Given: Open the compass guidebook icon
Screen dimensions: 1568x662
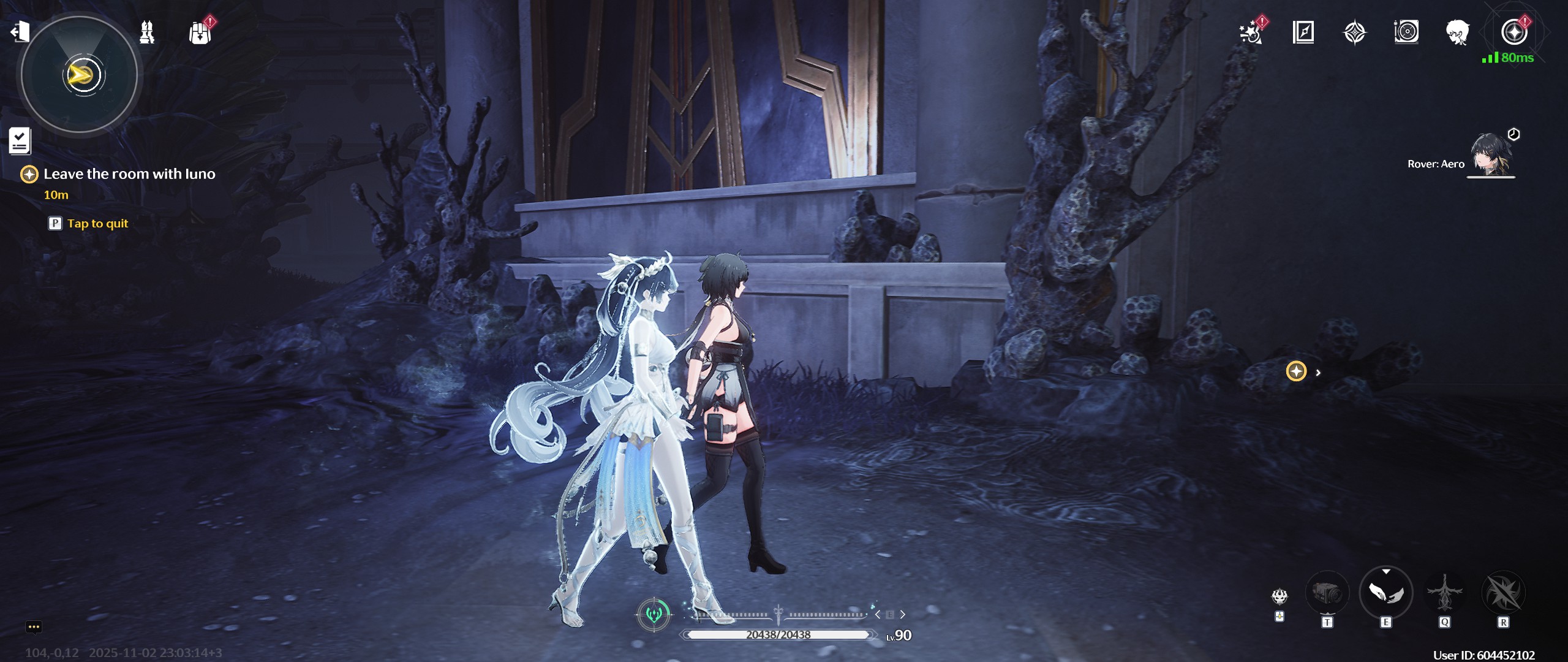Looking at the screenshot, I should pyautogui.click(x=1303, y=32).
